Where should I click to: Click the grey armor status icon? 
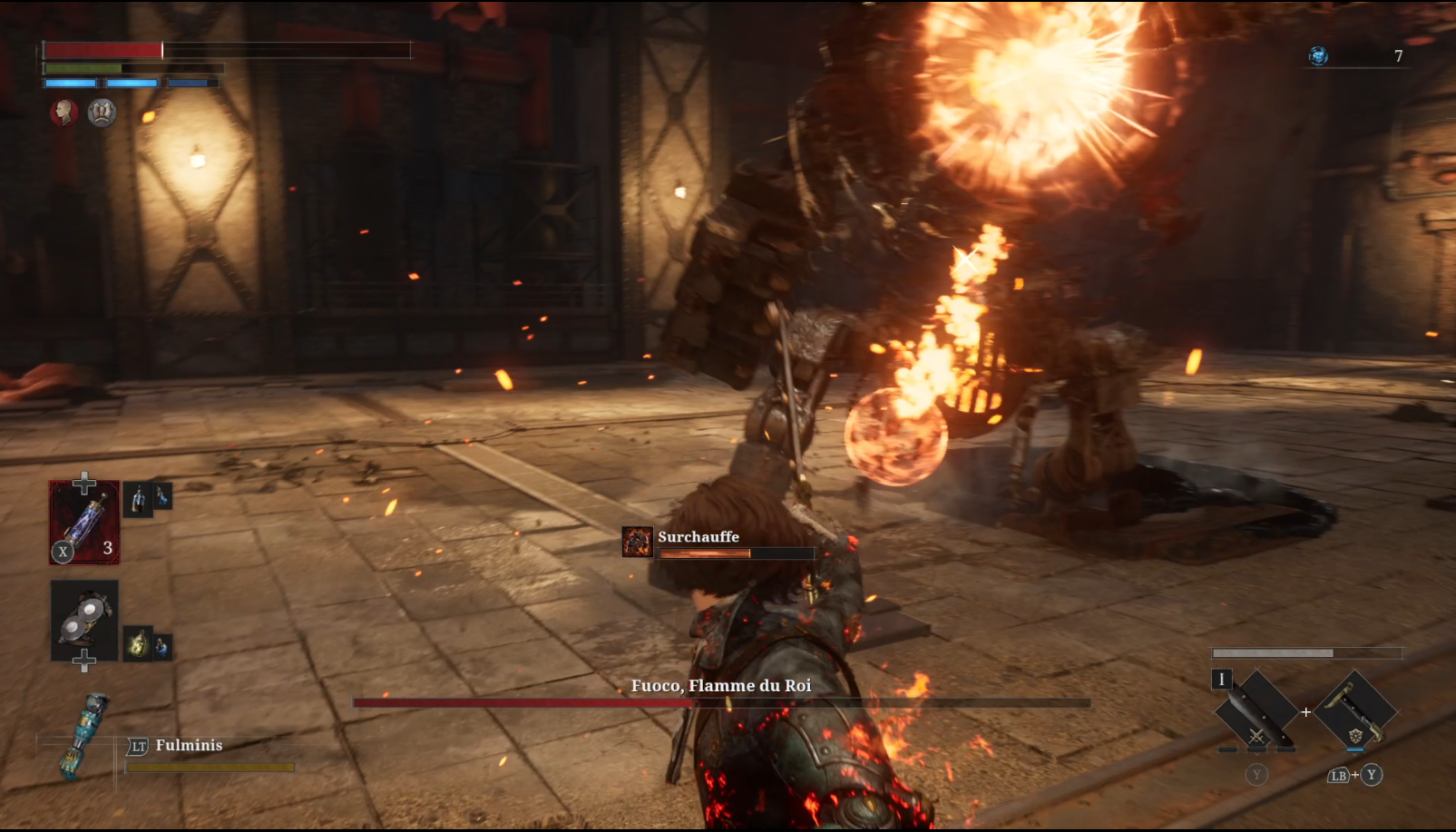coord(102,113)
